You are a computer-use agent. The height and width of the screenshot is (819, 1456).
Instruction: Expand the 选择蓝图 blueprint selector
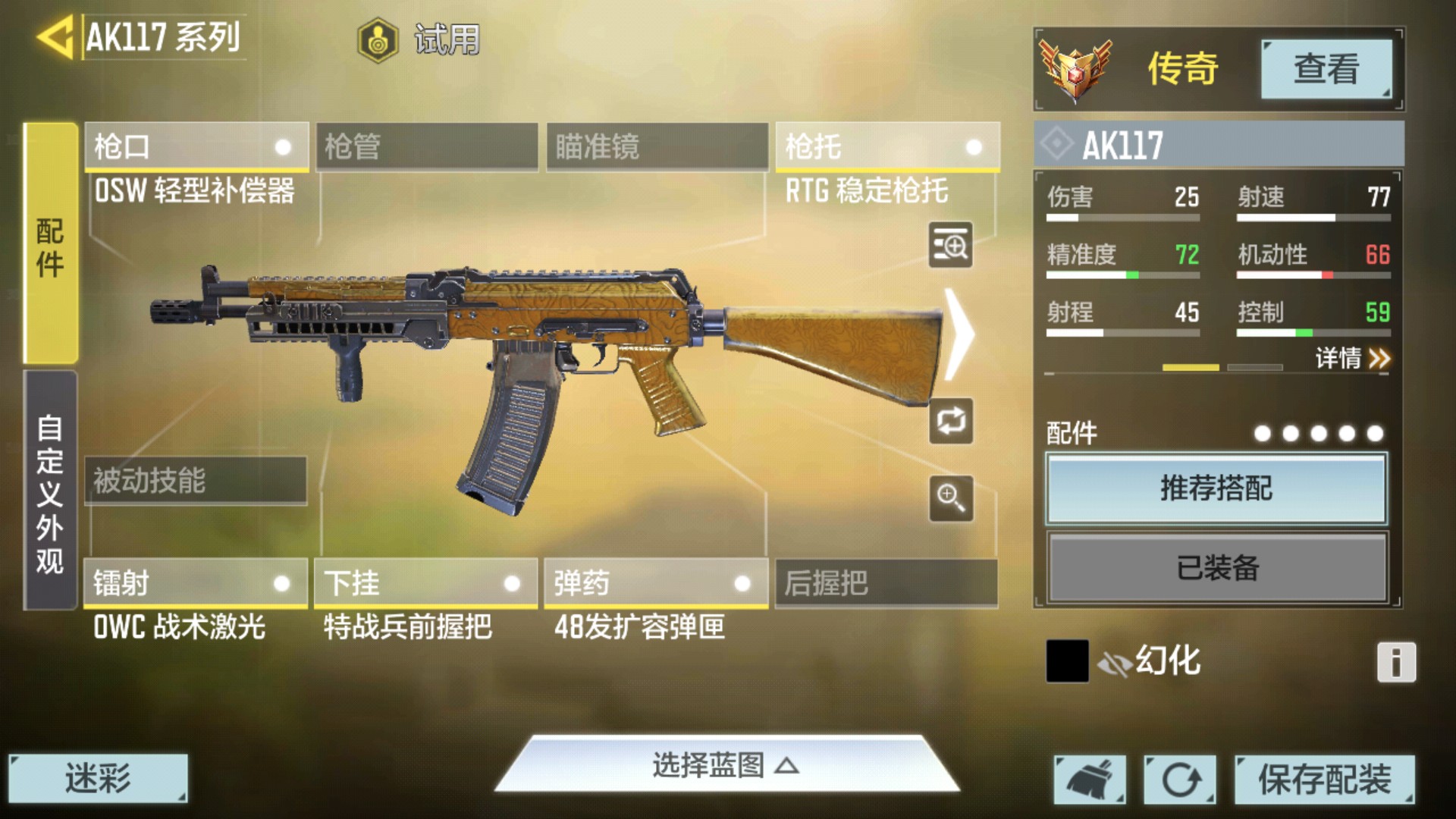point(726,766)
